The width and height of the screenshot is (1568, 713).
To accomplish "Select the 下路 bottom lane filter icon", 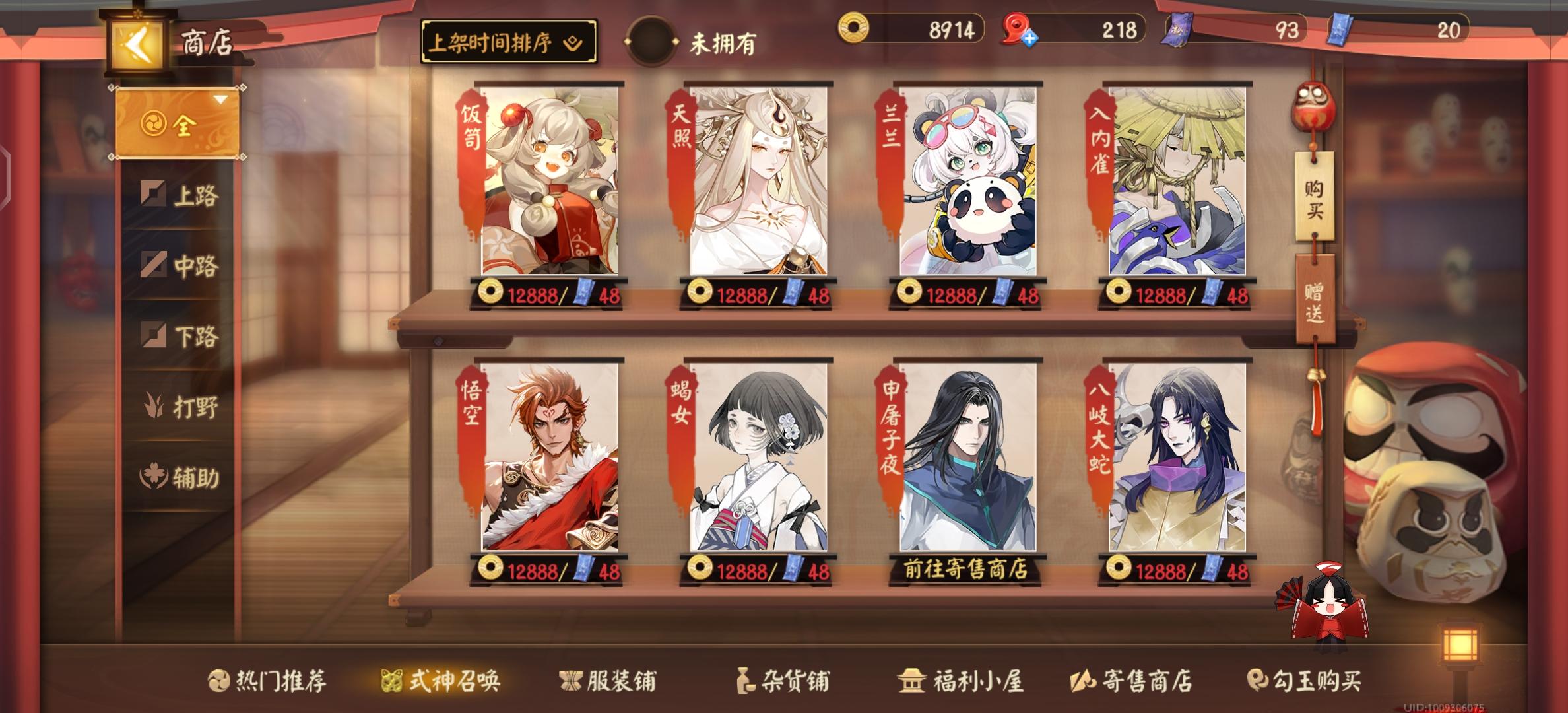I will point(154,334).
